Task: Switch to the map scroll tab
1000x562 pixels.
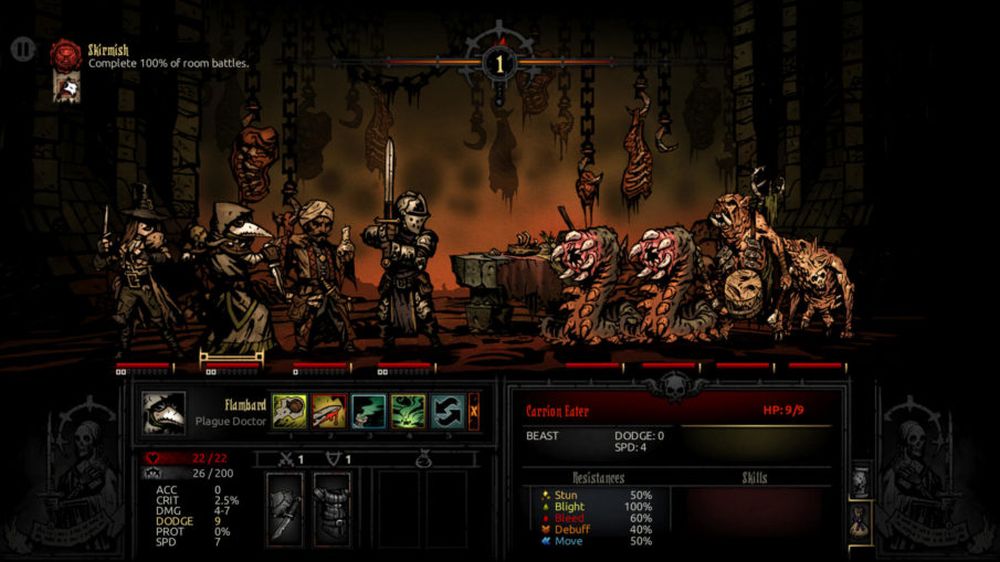Action: click(860, 481)
